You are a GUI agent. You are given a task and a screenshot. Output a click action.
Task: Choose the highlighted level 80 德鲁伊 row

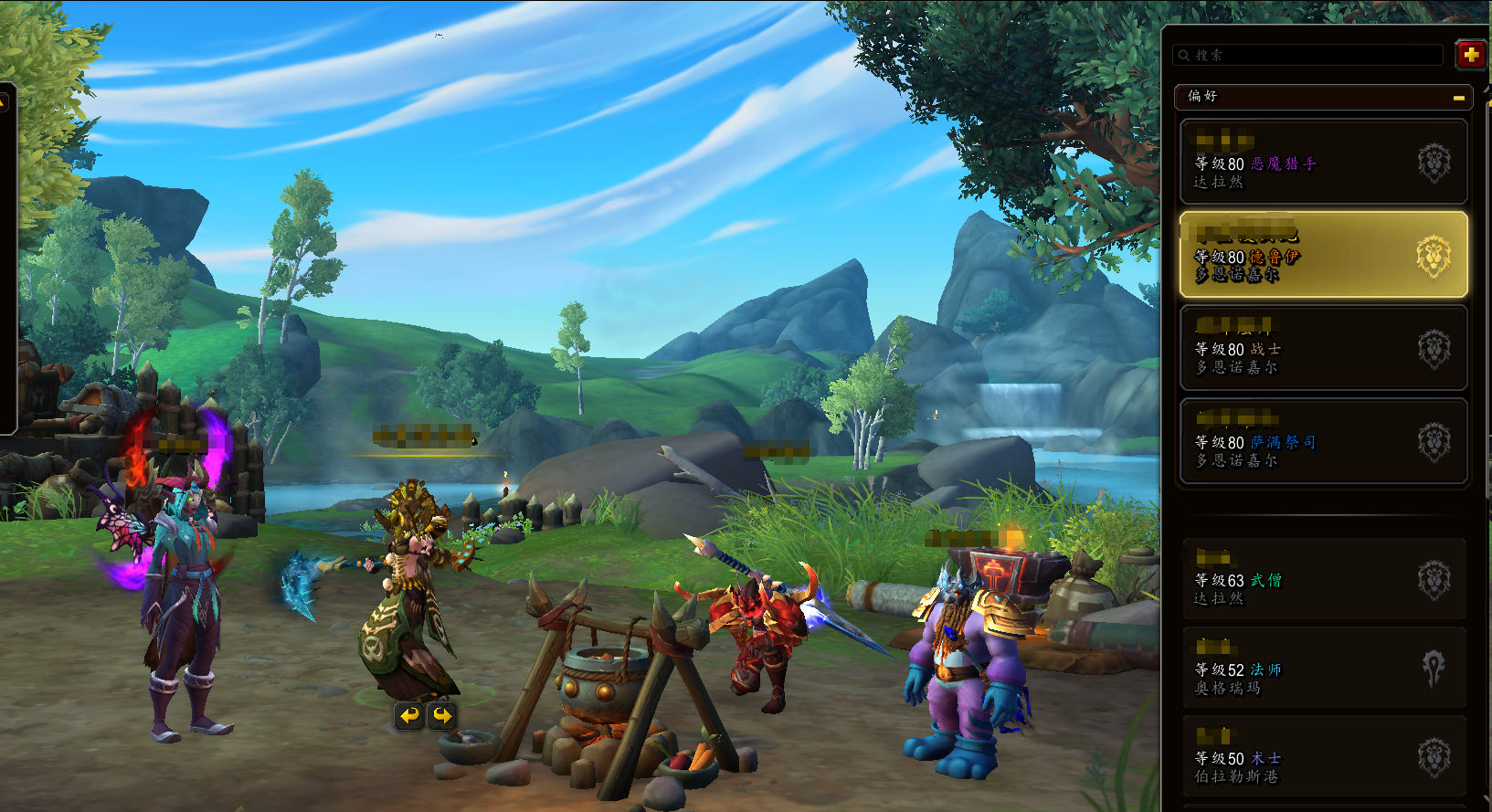click(x=1323, y=256)
